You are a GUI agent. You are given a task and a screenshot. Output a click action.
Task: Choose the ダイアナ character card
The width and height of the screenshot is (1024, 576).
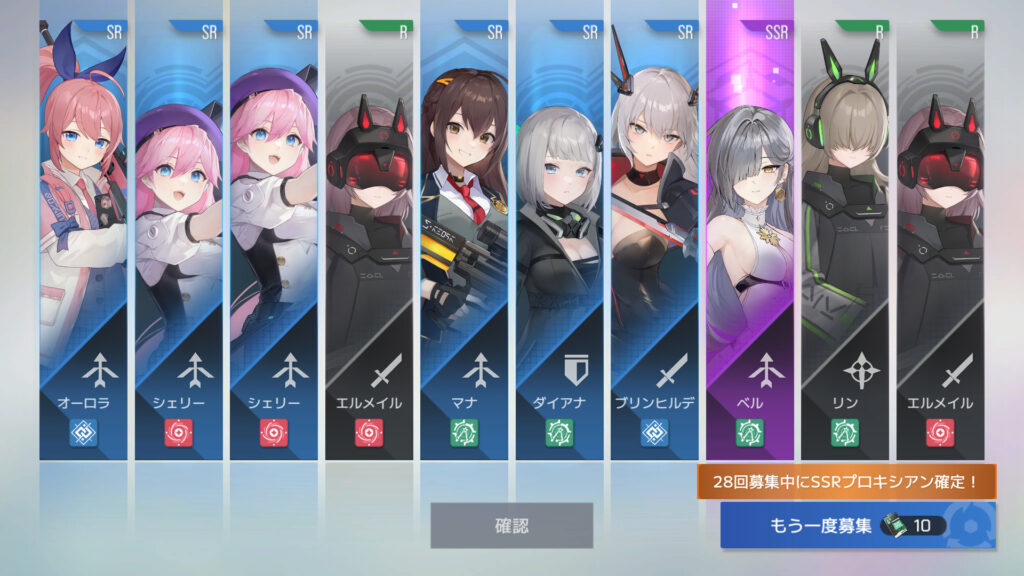[x=560, y=240]
